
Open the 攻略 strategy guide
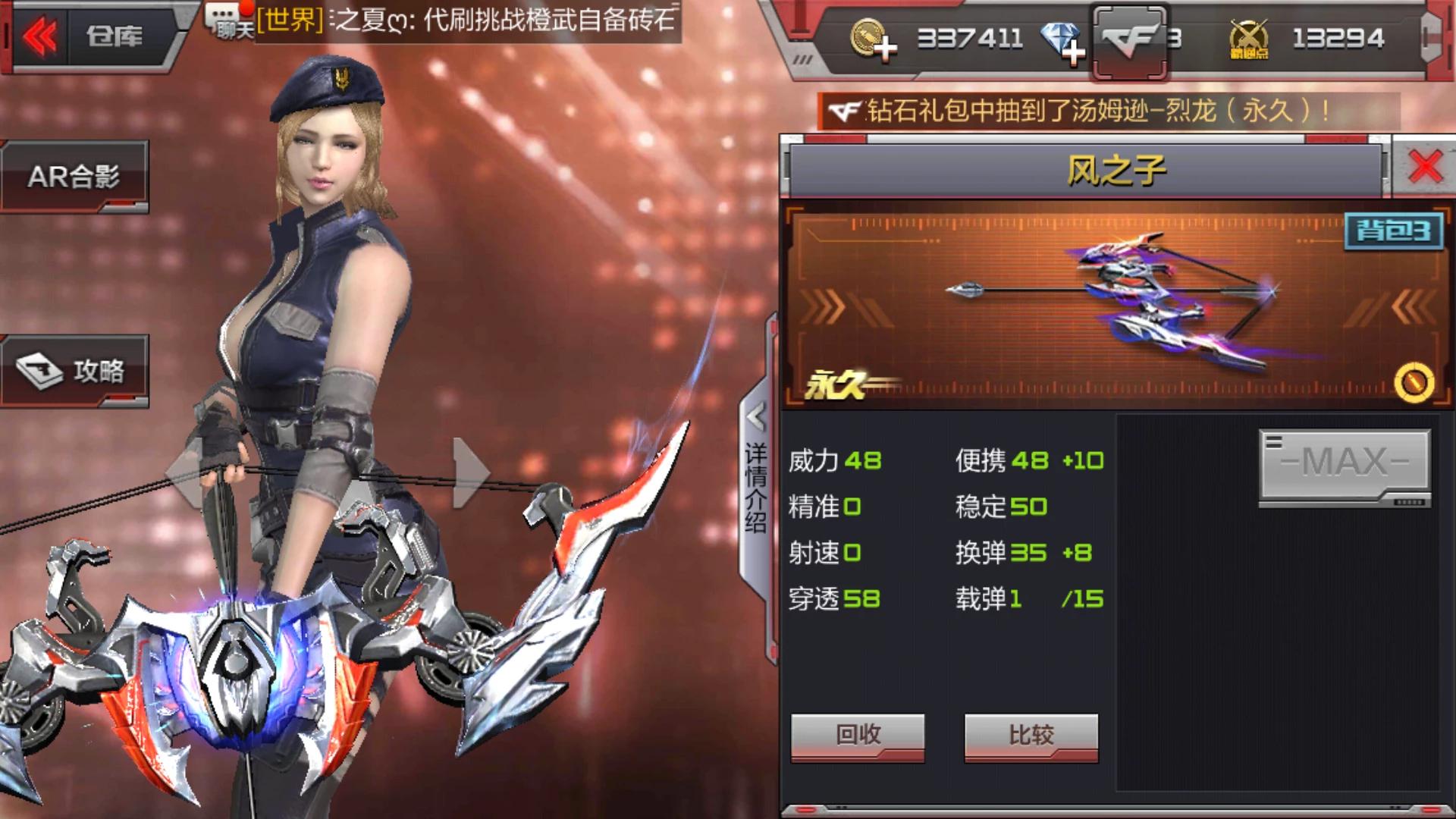(x=74, y=371)
